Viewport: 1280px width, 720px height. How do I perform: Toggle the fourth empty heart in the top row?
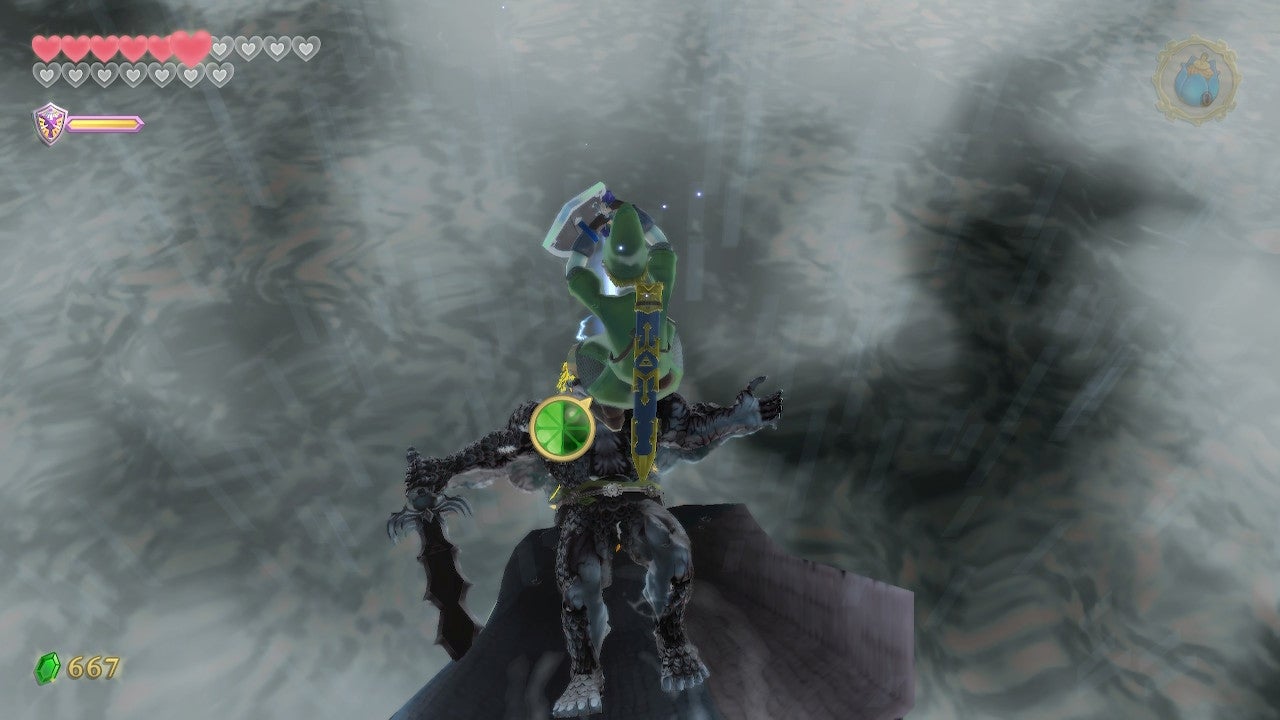click(x=305, y=48)
